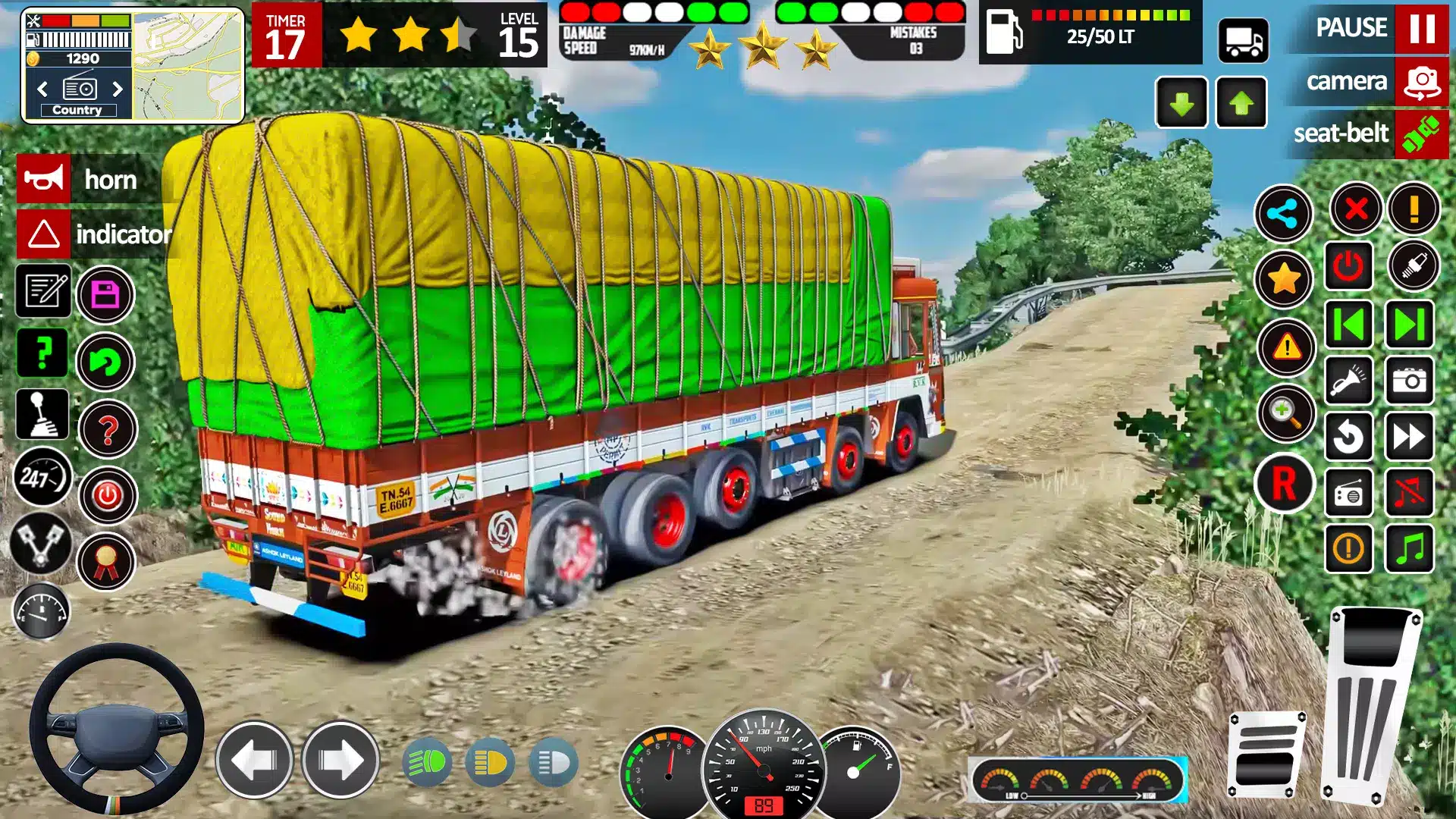1456x819 pixels.
Task: Click the pink save disk icon
Action: click(105, 294)
